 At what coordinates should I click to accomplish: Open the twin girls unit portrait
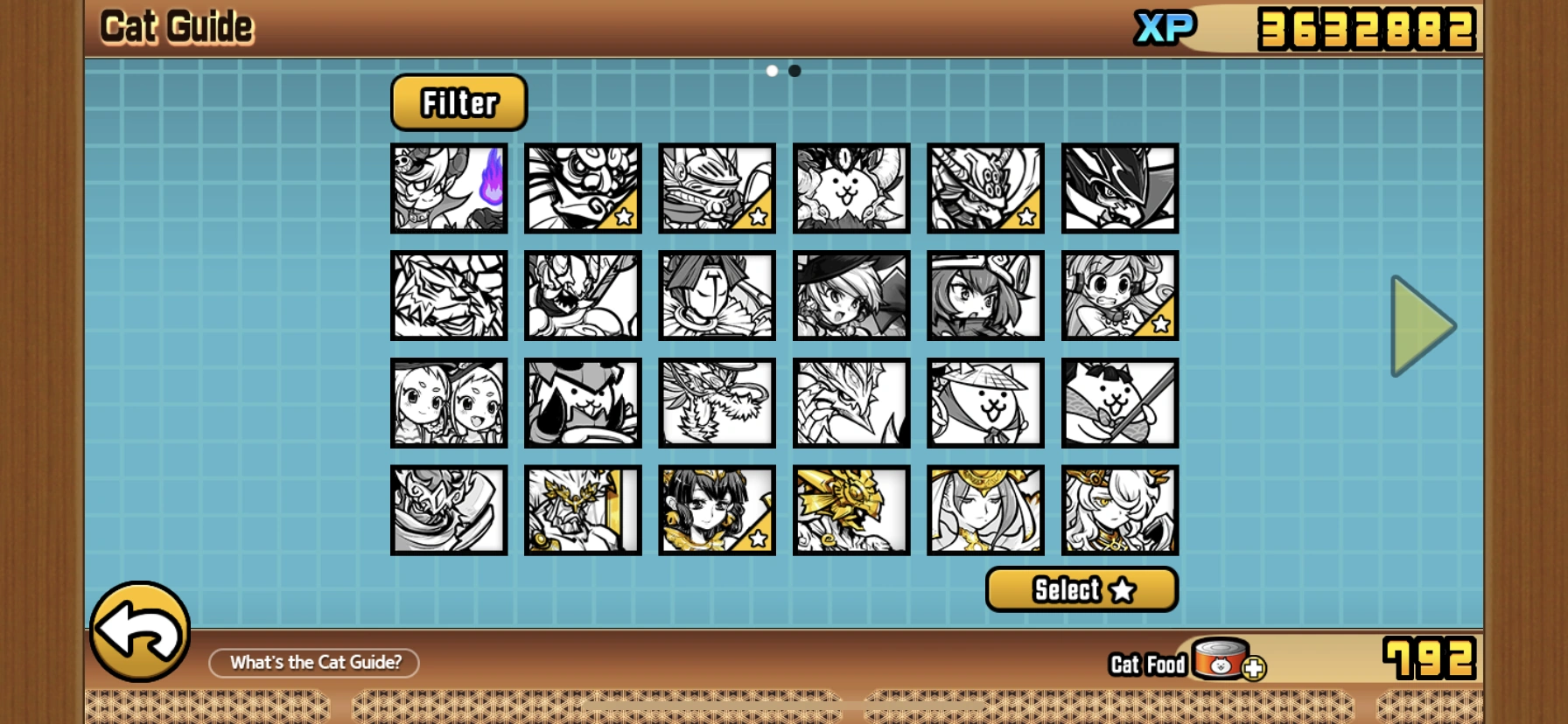point(449,403)
